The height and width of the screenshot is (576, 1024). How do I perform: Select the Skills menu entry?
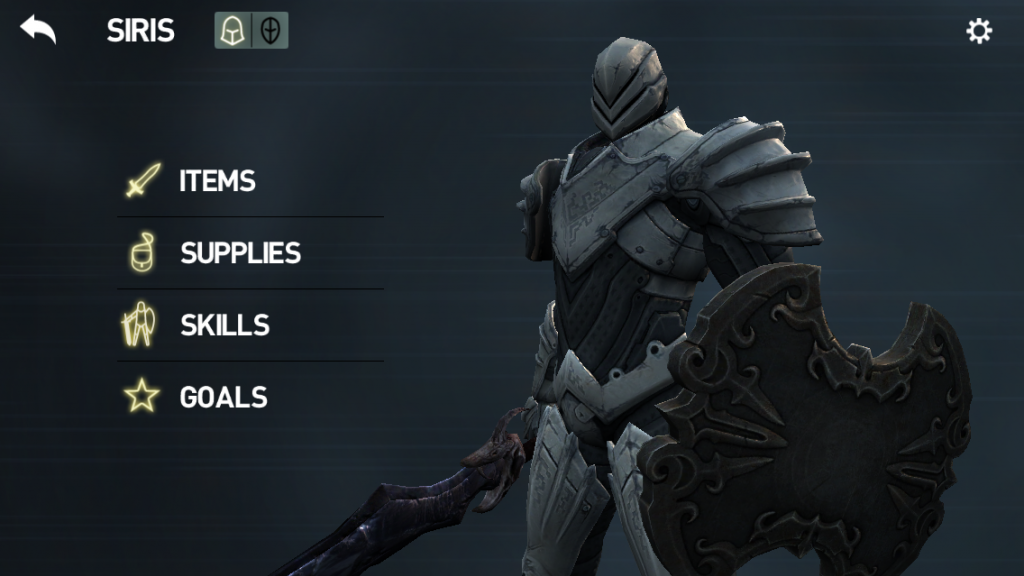(x=224, y=325)
